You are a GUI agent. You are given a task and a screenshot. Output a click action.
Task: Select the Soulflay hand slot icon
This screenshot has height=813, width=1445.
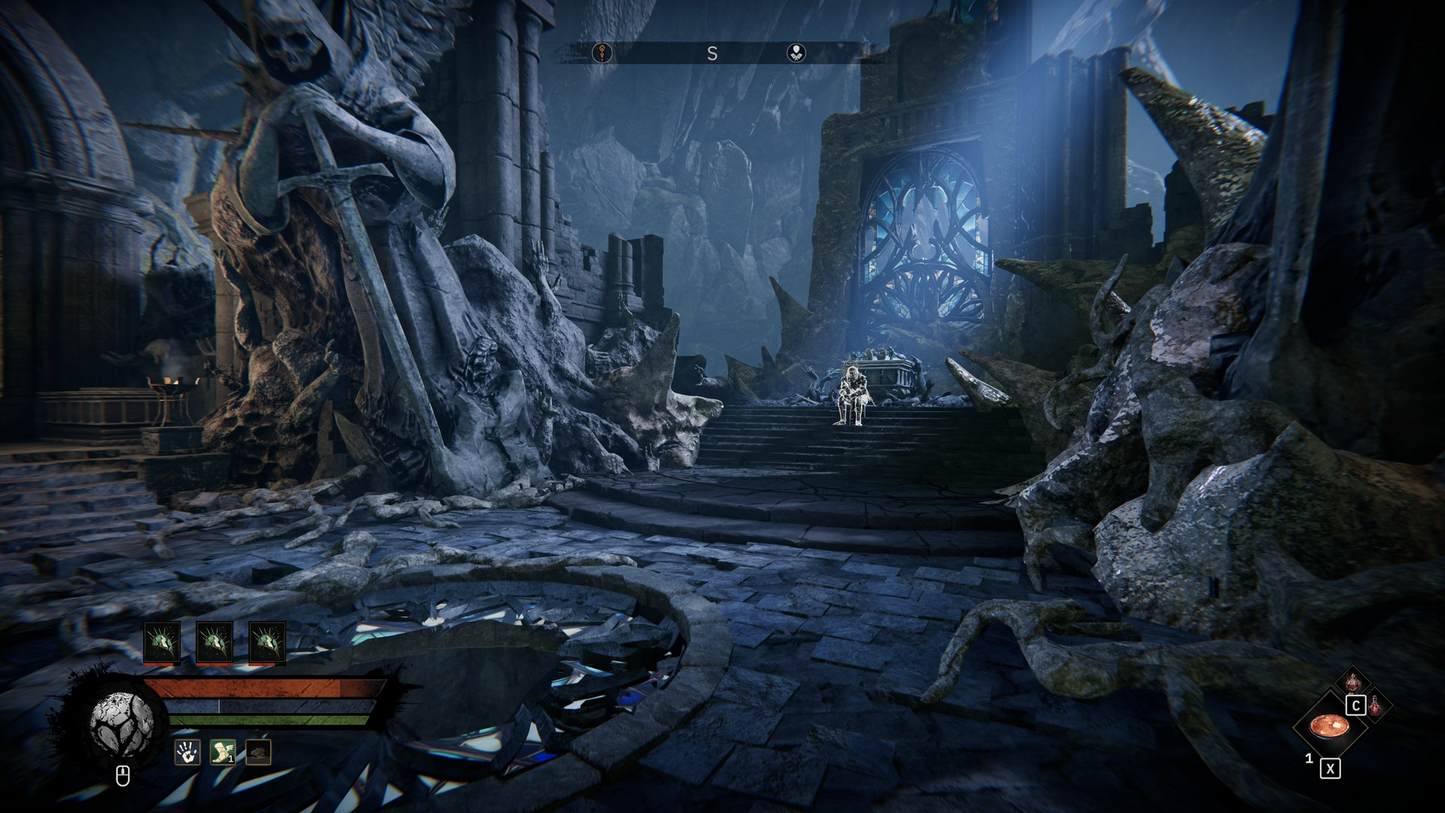click(x=187, y=752)
